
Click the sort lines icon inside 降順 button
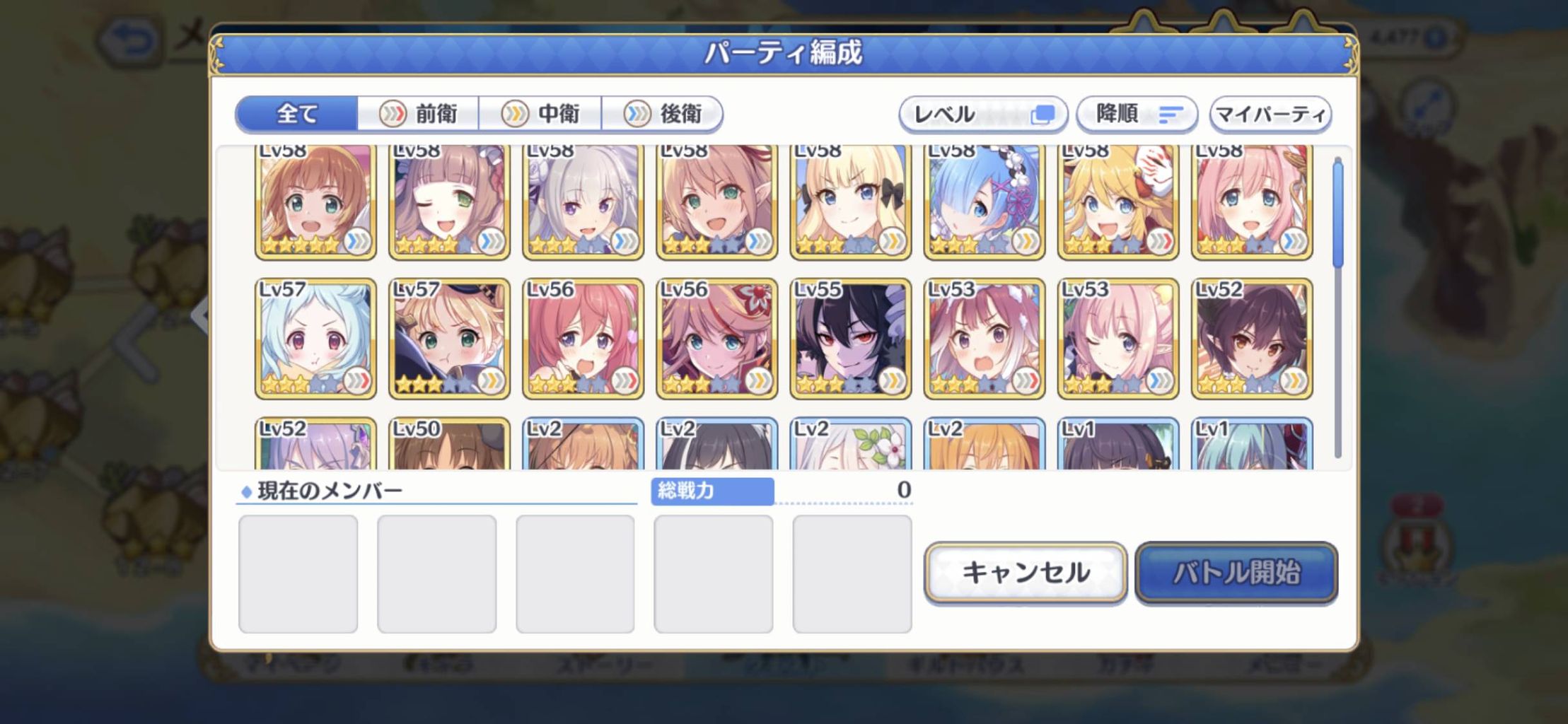pyautogui.click(x=1171, y=113)
